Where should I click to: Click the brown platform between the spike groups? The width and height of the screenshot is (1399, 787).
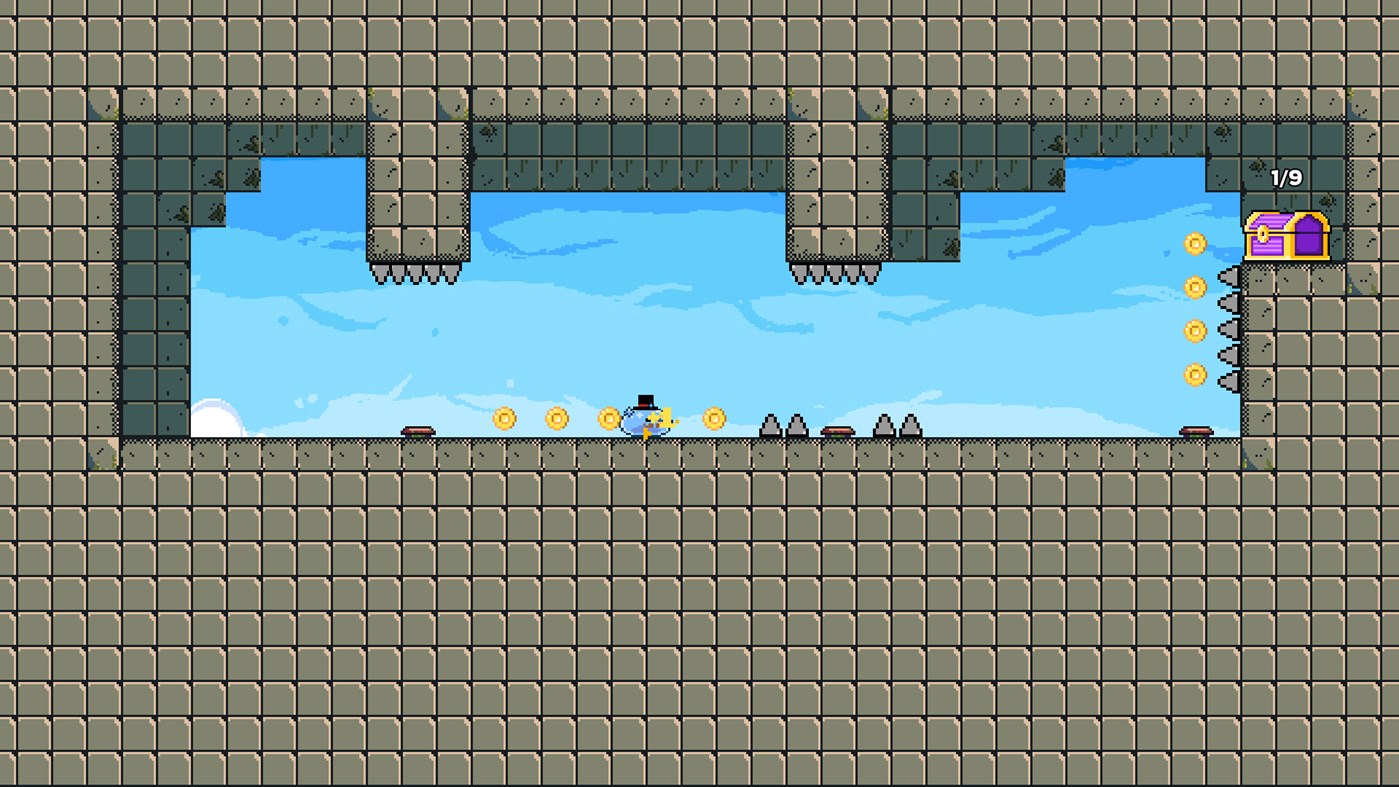(837, 430)
